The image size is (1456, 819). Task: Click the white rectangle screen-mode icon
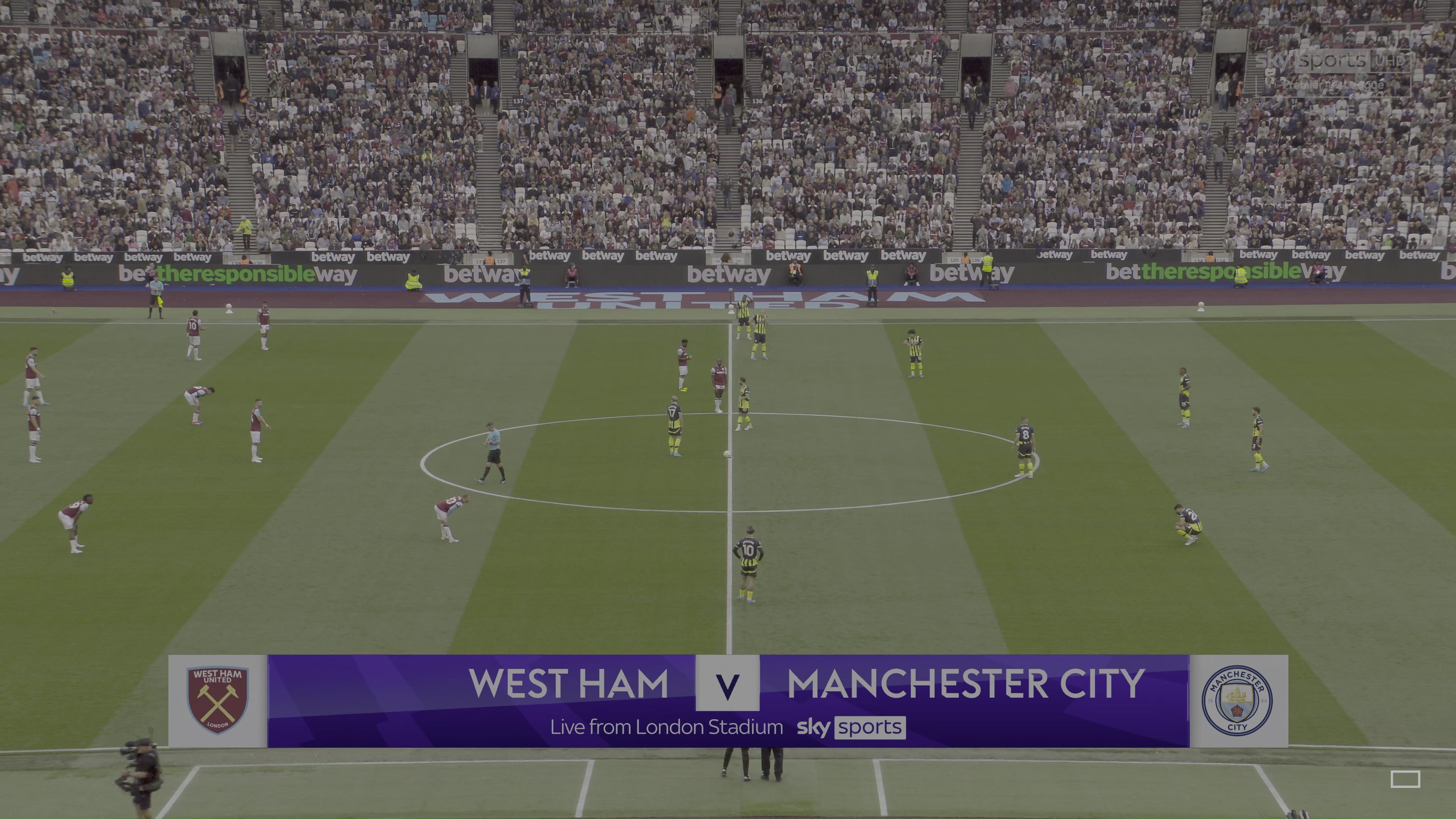click(x=1405, y=780)
